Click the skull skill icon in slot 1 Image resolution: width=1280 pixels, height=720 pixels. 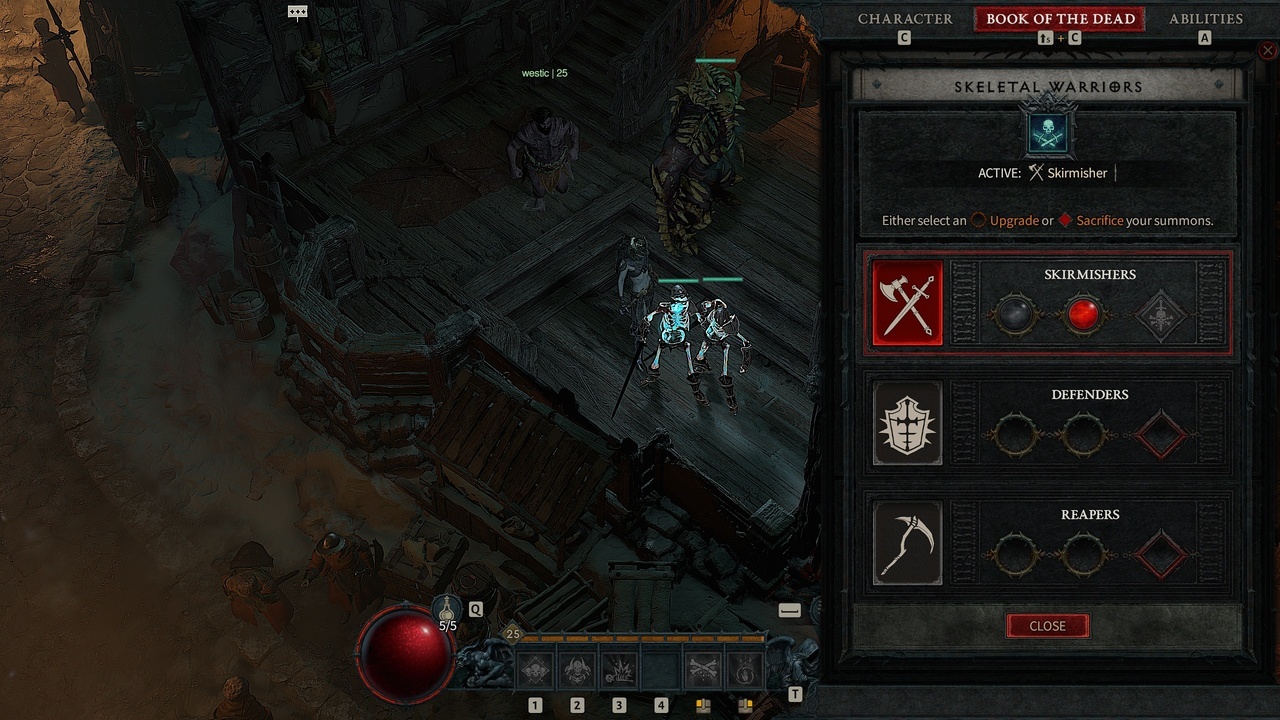[x=535, y=668]
